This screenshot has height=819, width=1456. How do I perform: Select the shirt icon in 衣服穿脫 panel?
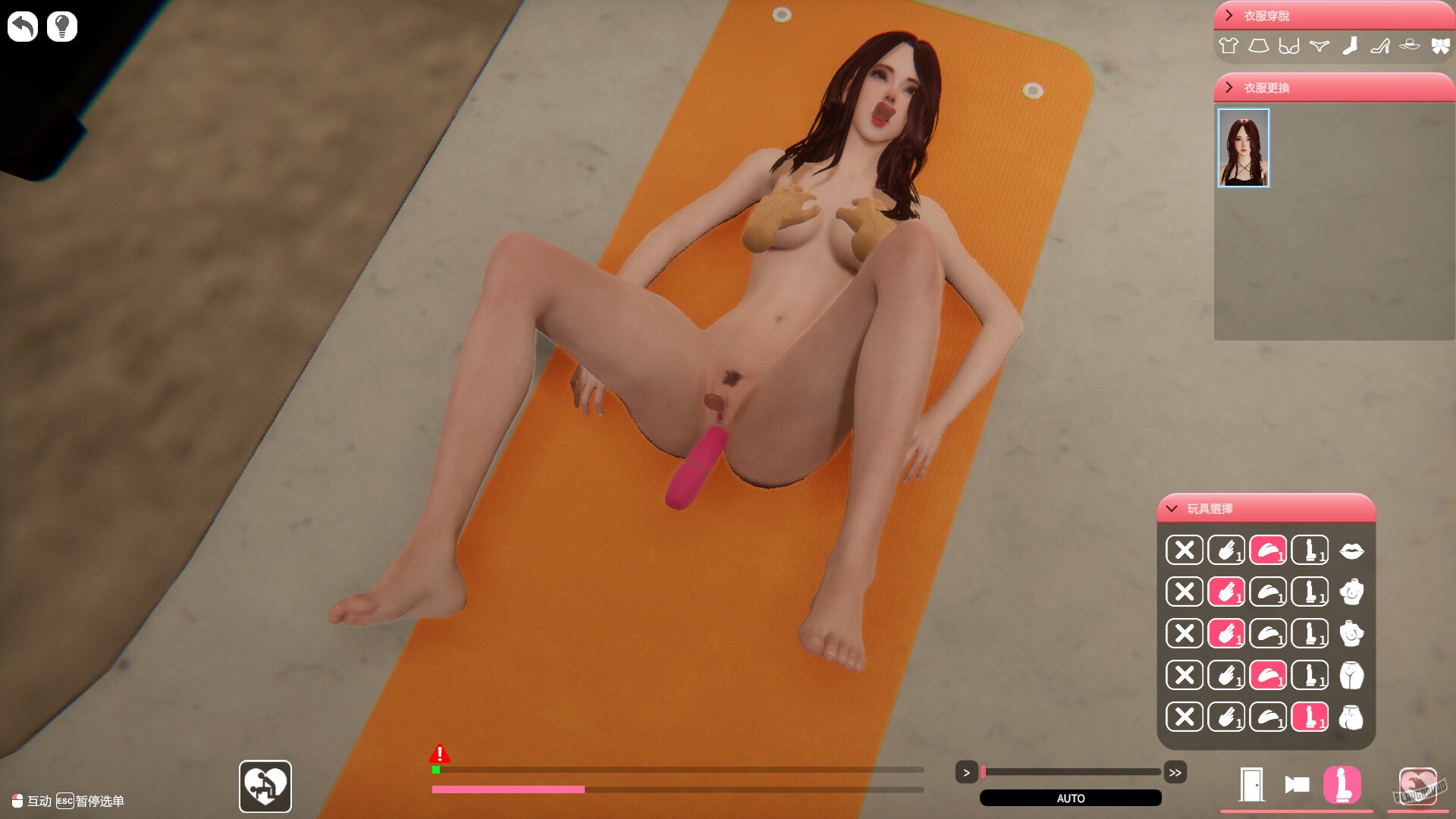point(1228,45)
